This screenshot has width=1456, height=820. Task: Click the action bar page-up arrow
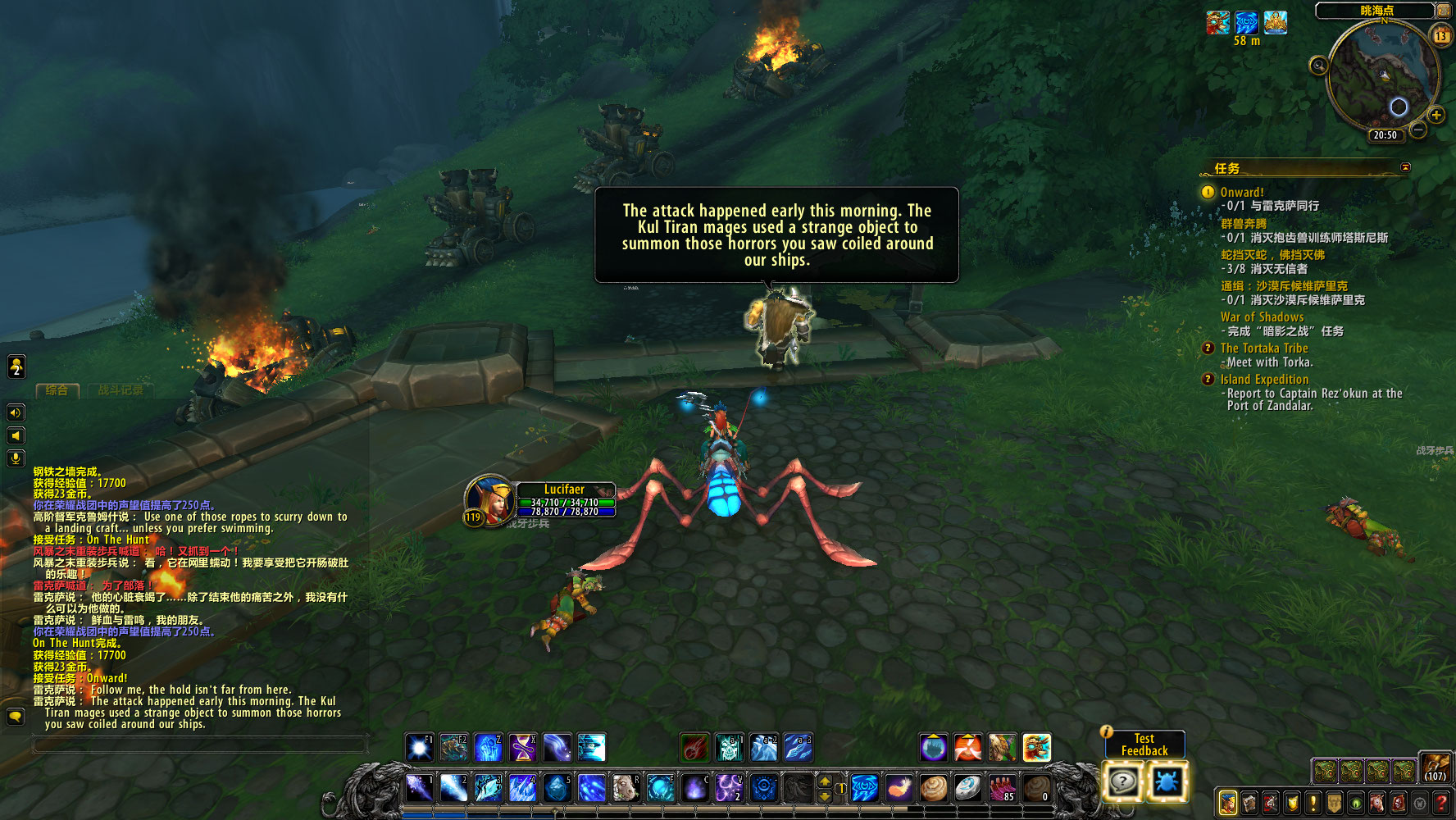pos(825,781)
